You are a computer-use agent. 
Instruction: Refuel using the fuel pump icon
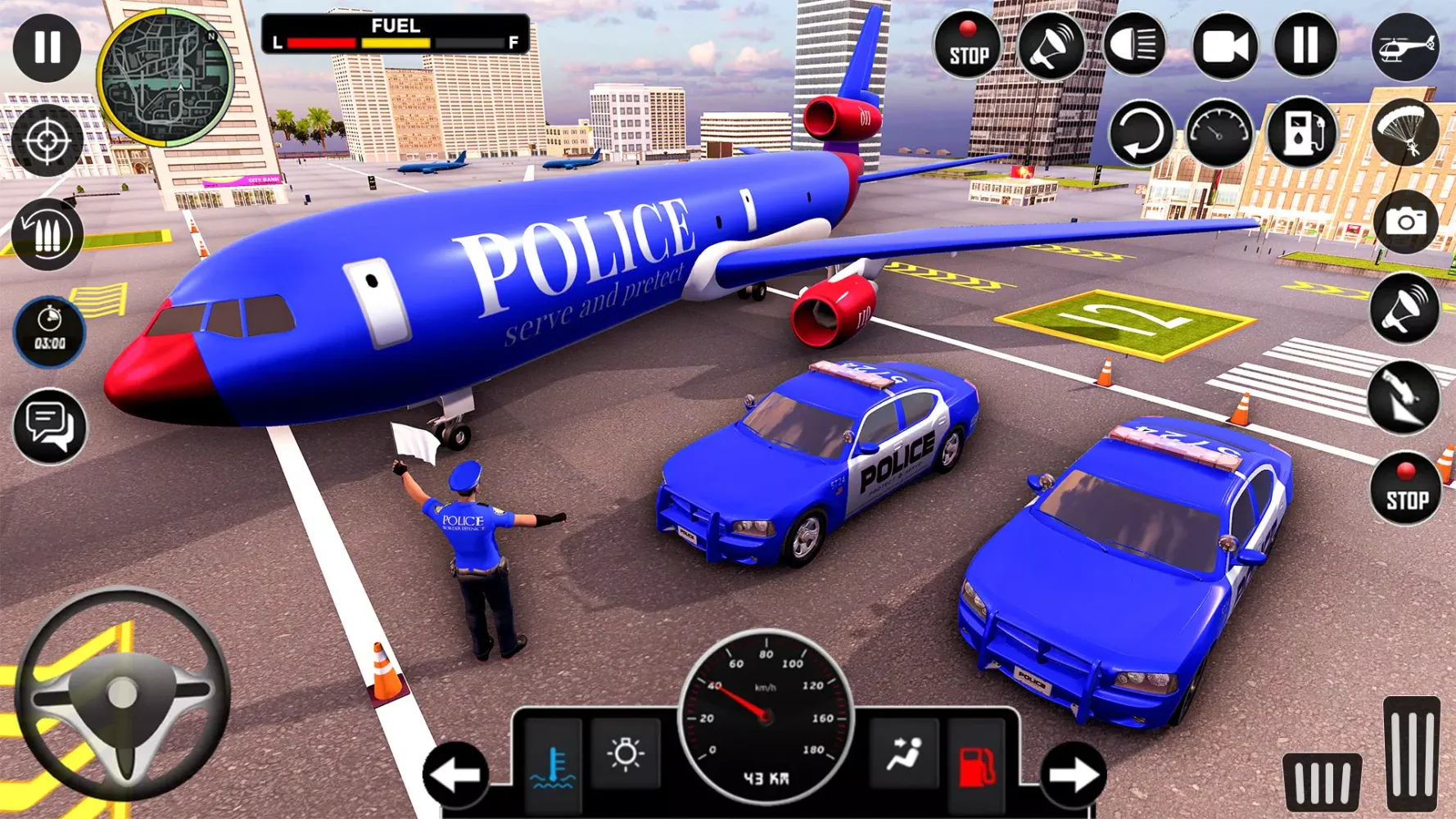click(x=1304, y=131)
